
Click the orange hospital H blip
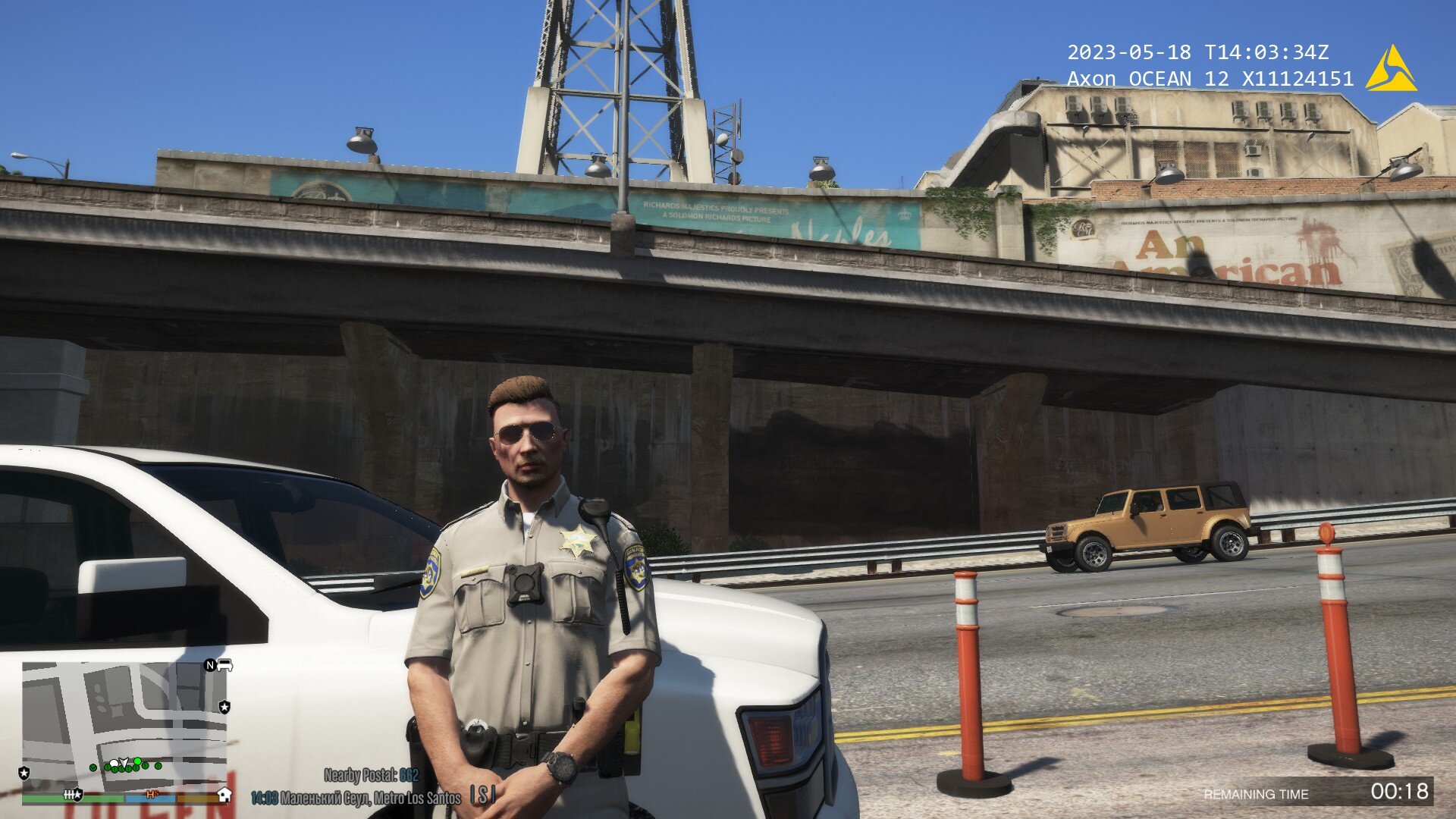152,794
